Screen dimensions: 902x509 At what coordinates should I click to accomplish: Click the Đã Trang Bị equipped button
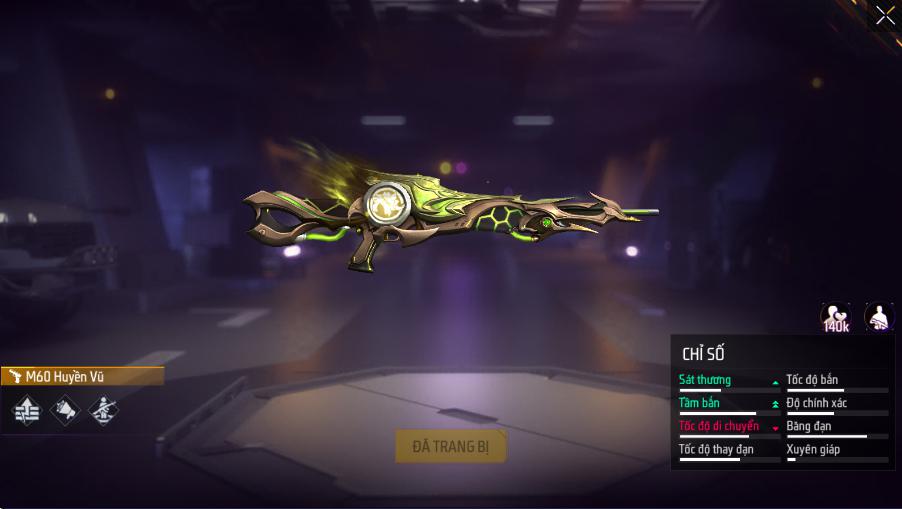coord(451,446)
